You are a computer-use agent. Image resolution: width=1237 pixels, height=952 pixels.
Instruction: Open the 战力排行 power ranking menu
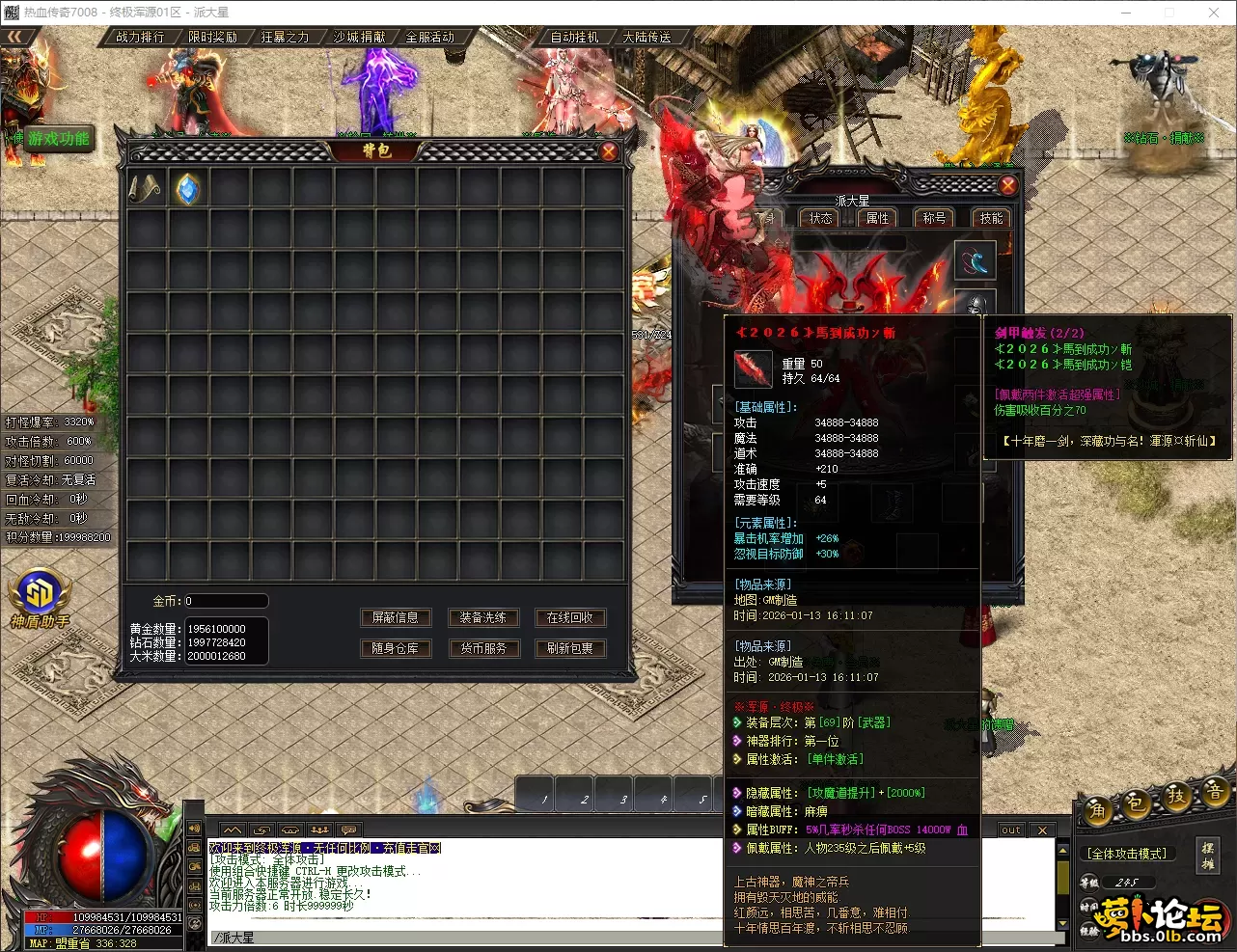click(140, 37)
